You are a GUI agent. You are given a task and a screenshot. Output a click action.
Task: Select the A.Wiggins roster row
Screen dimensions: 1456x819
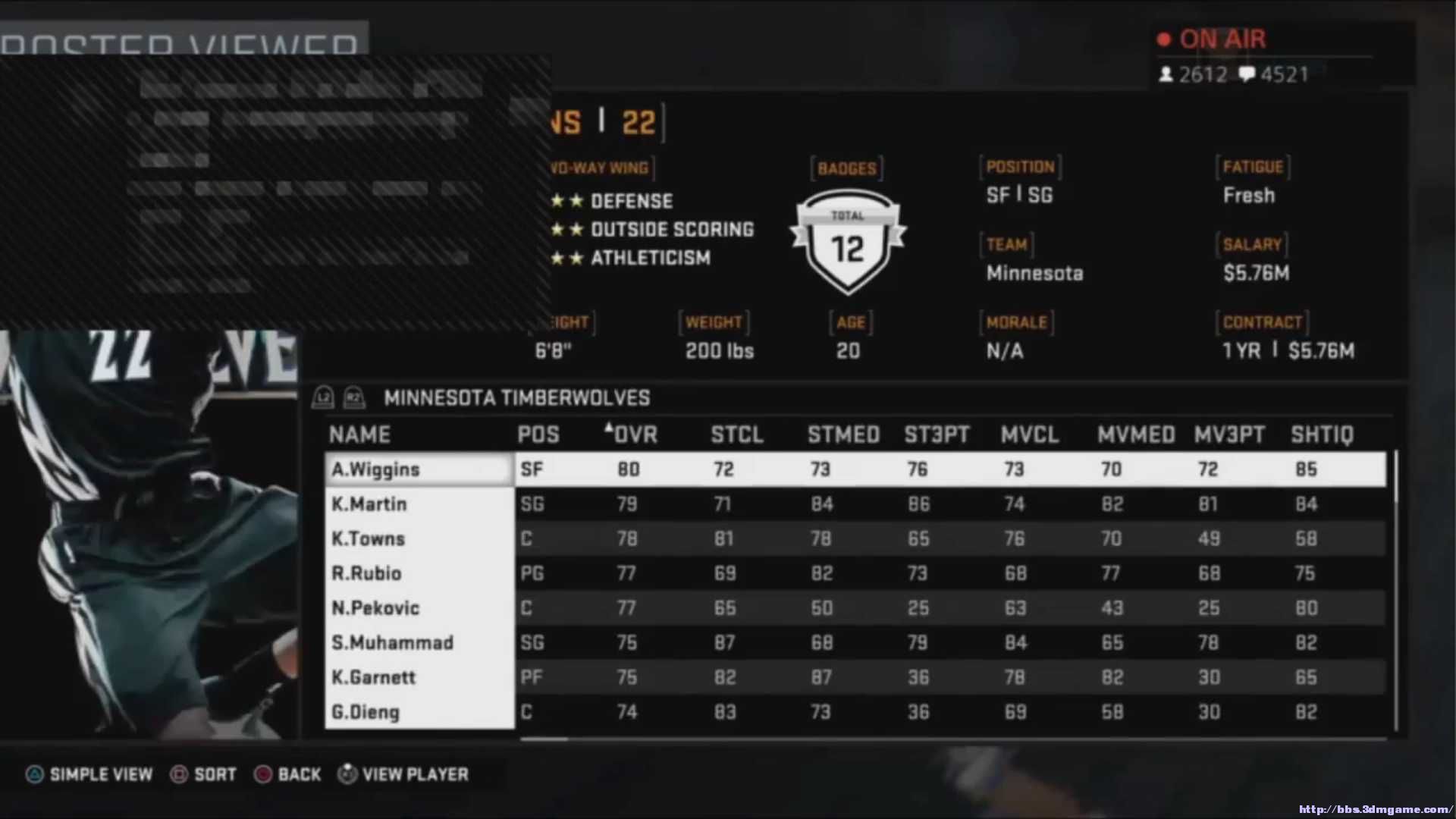(x=375, y=469)
